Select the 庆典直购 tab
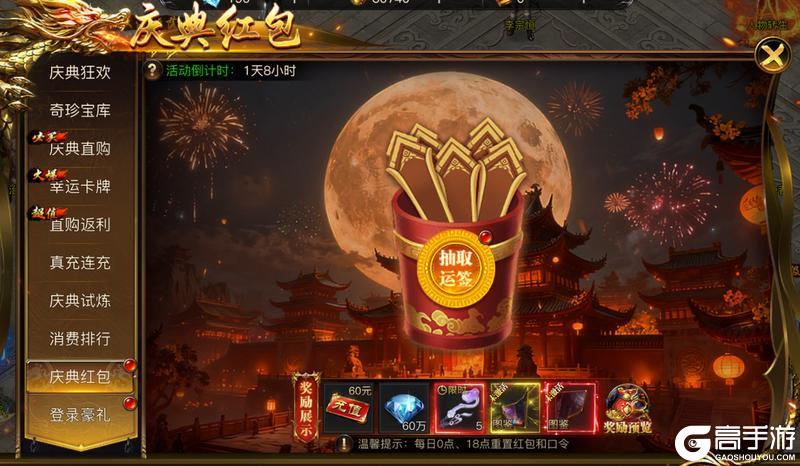The image size is (800, 466). click(x=80, y=148)
